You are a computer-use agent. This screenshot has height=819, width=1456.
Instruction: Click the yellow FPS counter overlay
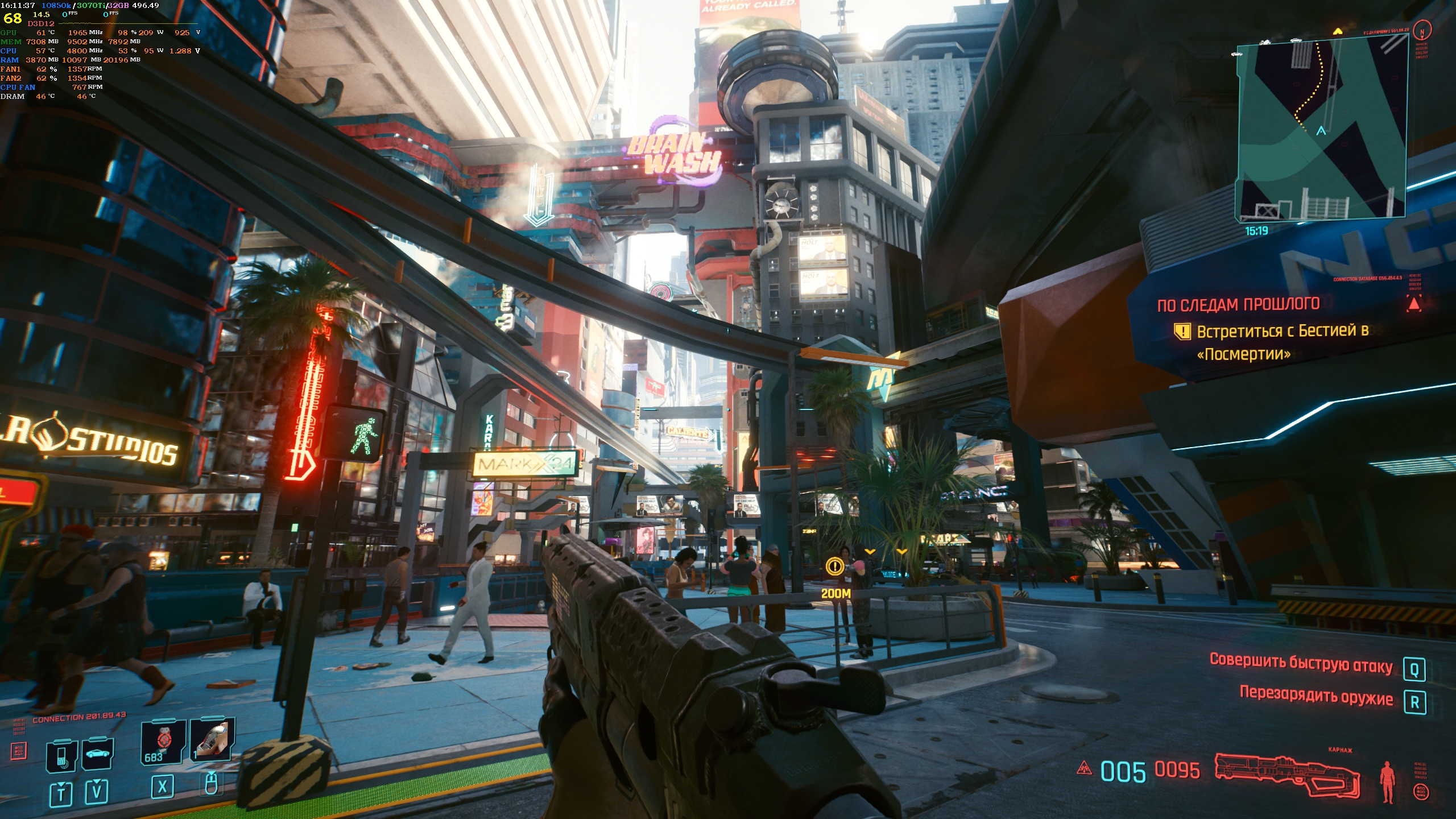pyautogui.click(x=13, y=18)
